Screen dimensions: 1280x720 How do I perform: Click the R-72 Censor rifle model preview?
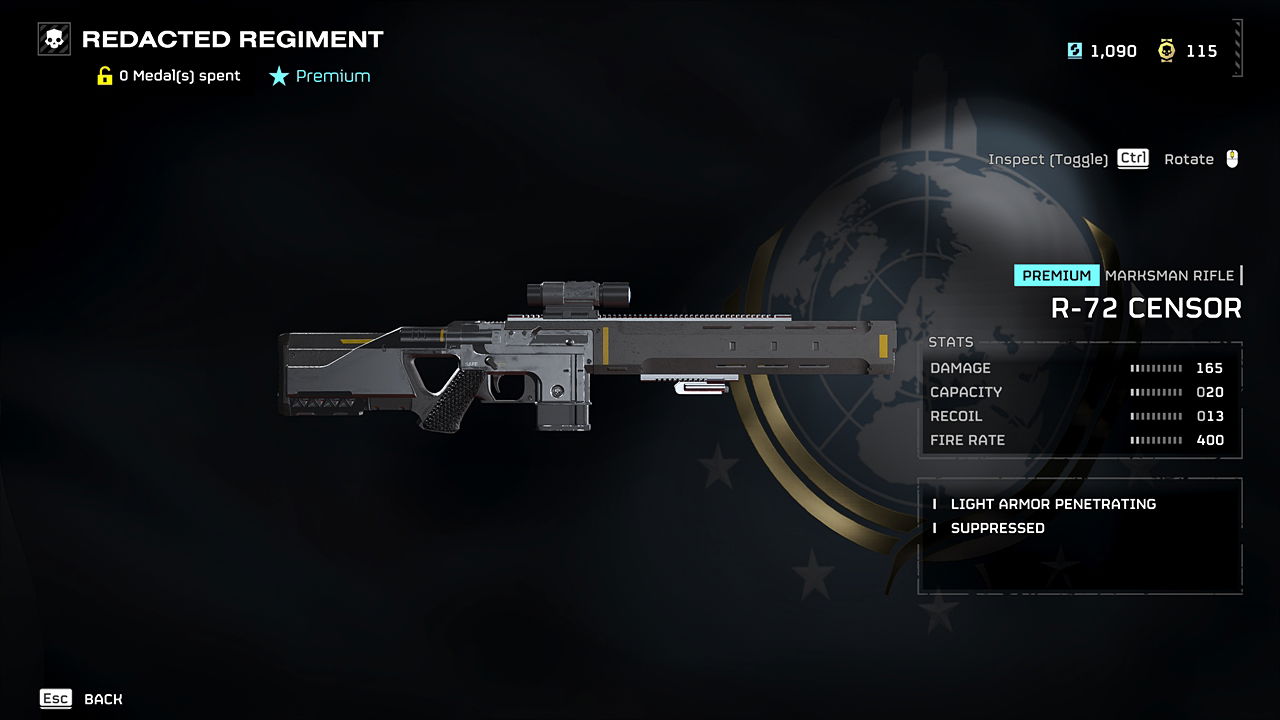pyautogui.click(x=580, y=370)
